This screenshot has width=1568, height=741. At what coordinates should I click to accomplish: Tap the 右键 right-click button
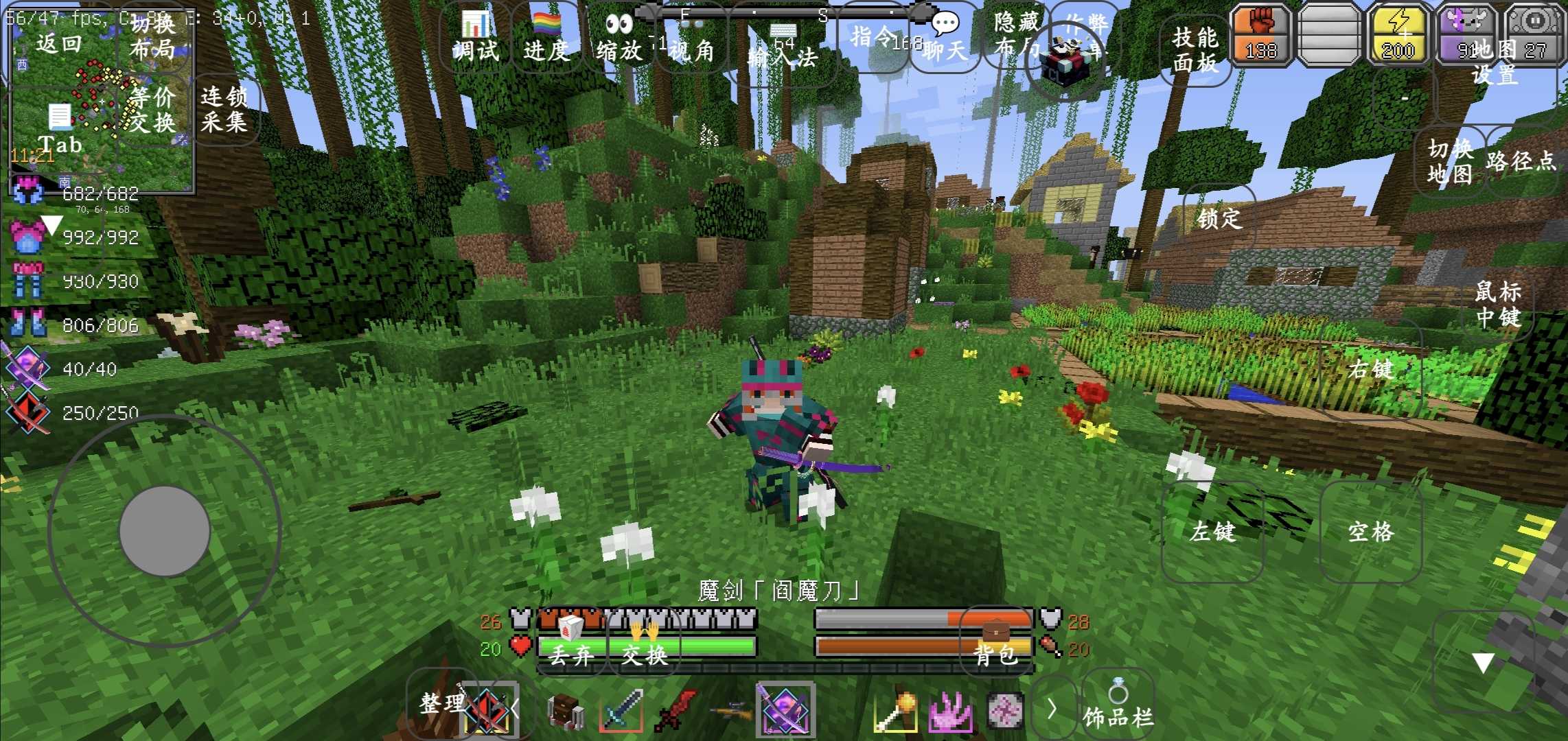click(1370, 369)
